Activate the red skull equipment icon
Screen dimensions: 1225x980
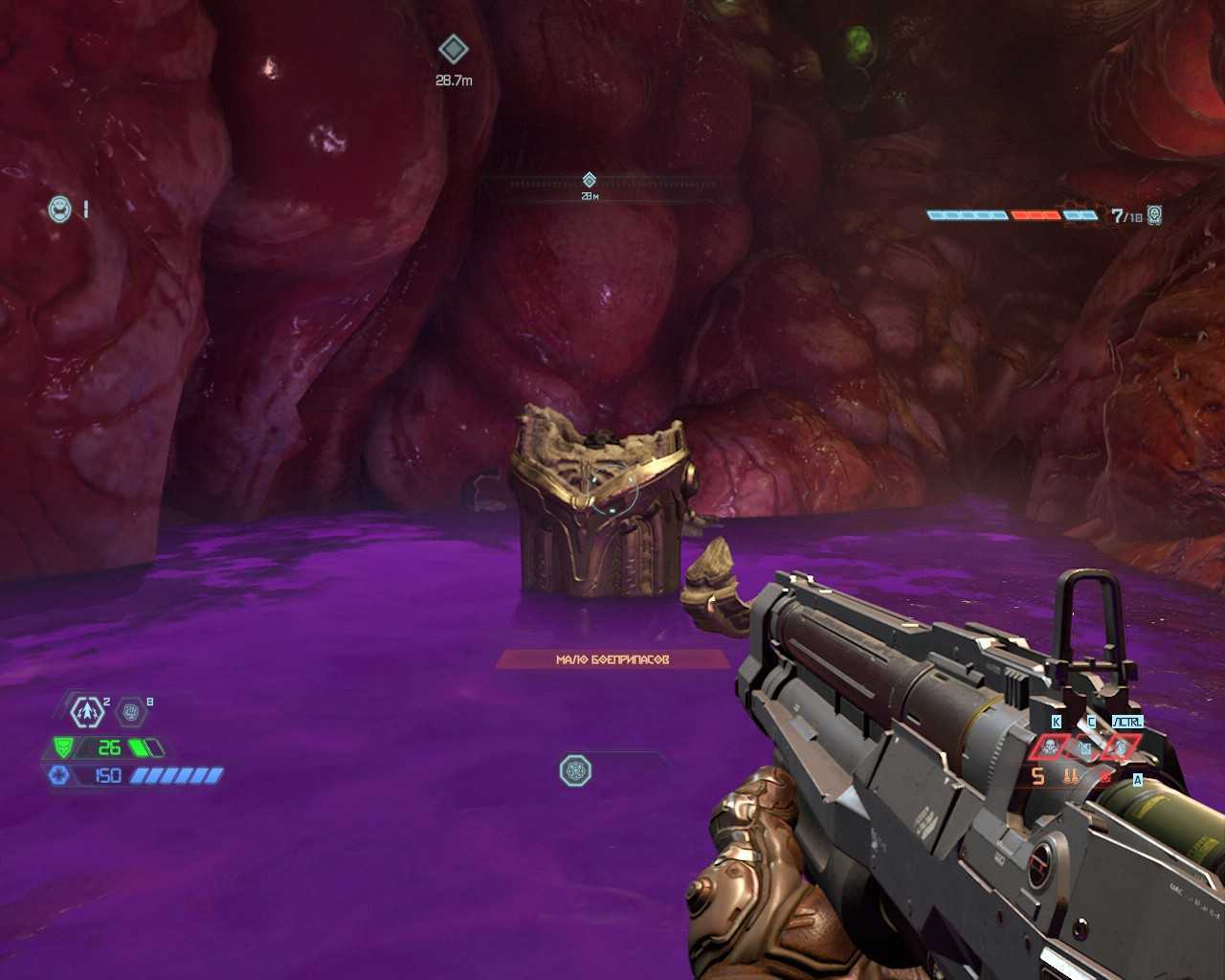coord(1050,746)
